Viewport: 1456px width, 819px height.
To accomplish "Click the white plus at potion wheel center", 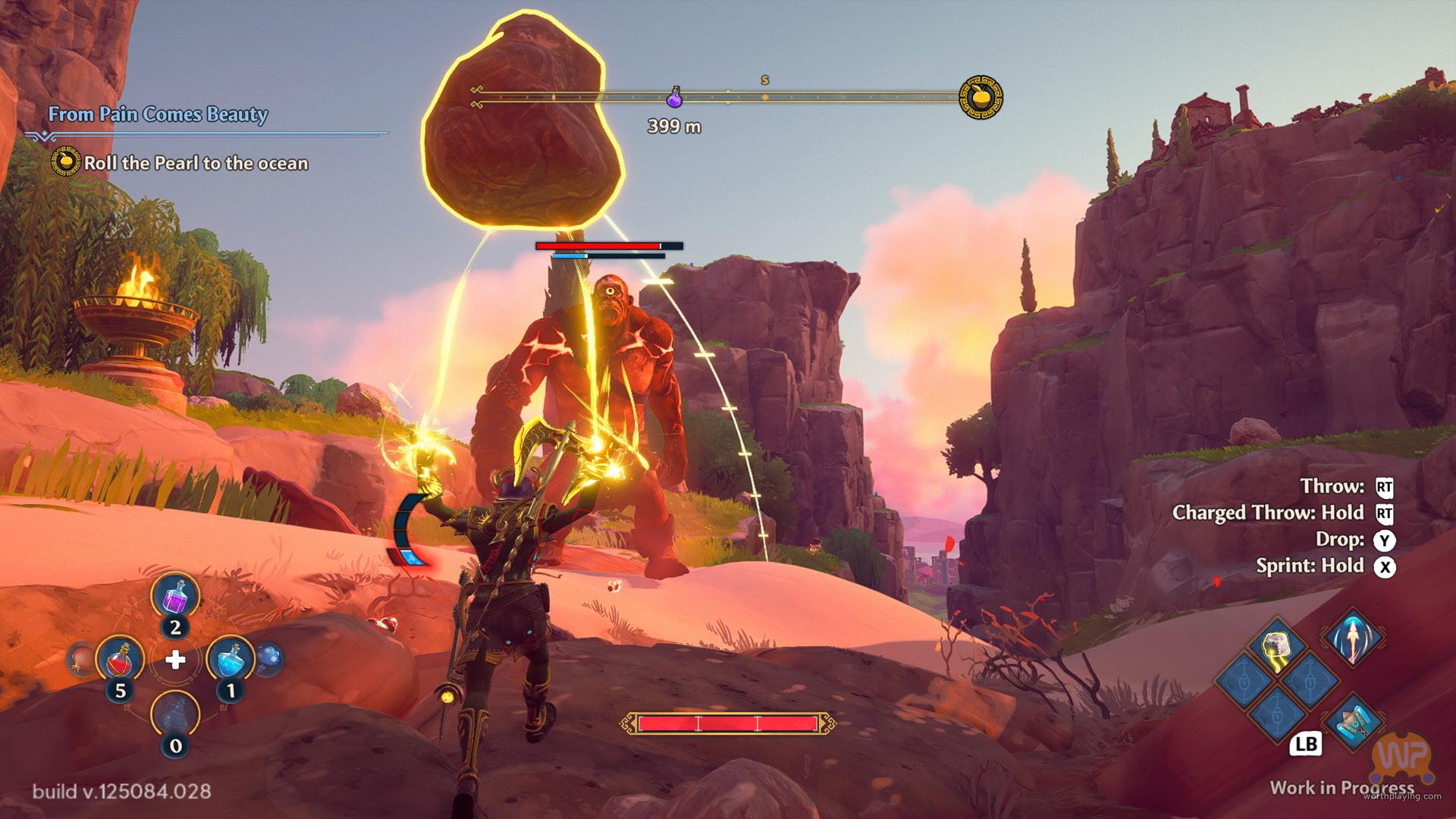I will coord(175,660).
